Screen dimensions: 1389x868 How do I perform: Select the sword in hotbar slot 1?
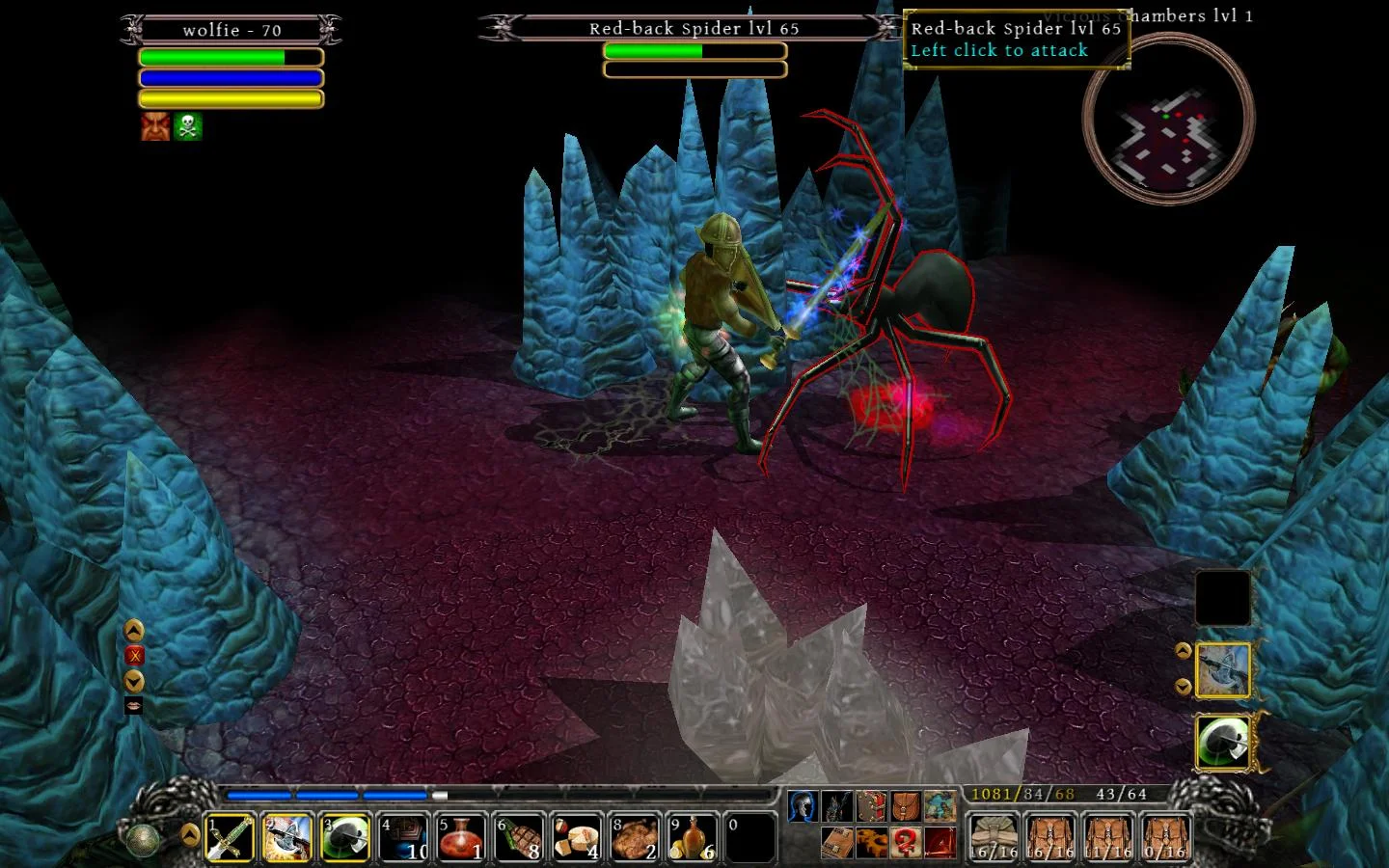tap(229, 838)
